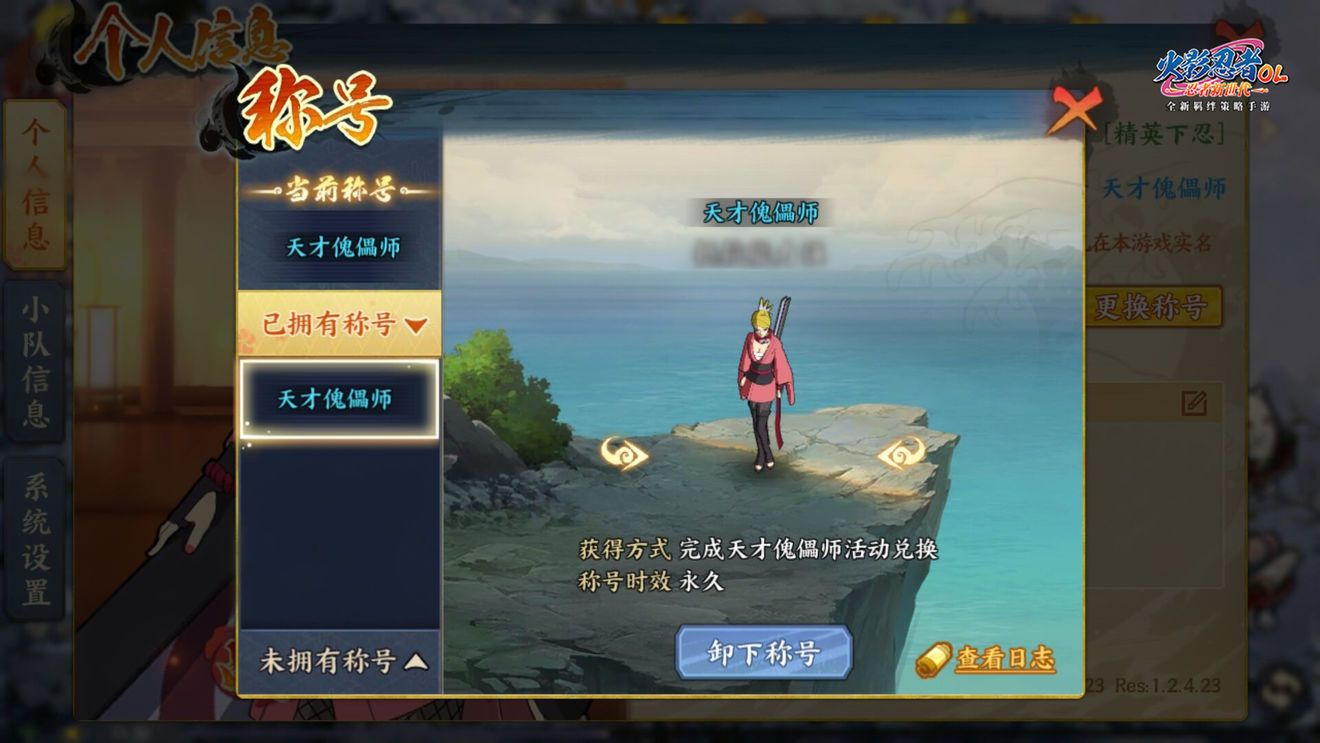Switch to the 小队信息 tab
The width and height of the screenshot is (1320, 743).
click(x=35, y=363)
